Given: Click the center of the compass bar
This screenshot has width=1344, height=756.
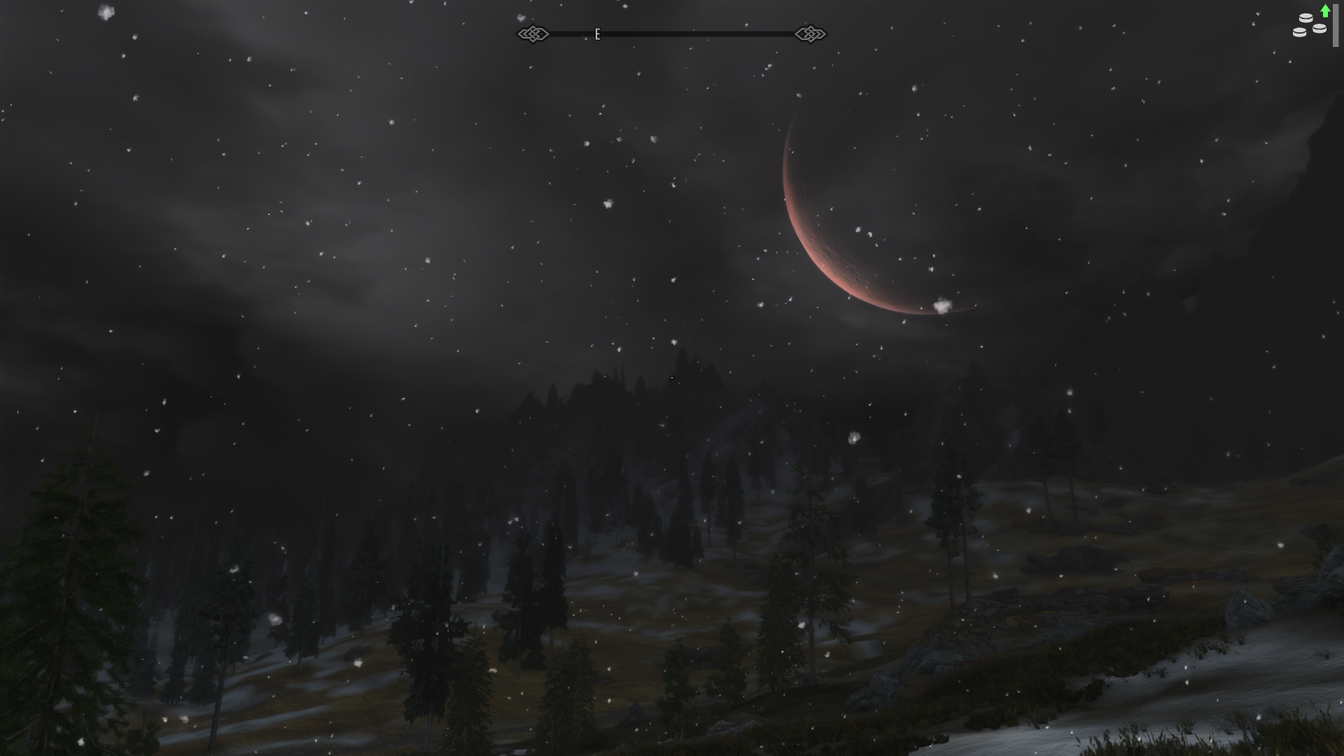Looking at the screenshot, I should click(x=670, y=33).
